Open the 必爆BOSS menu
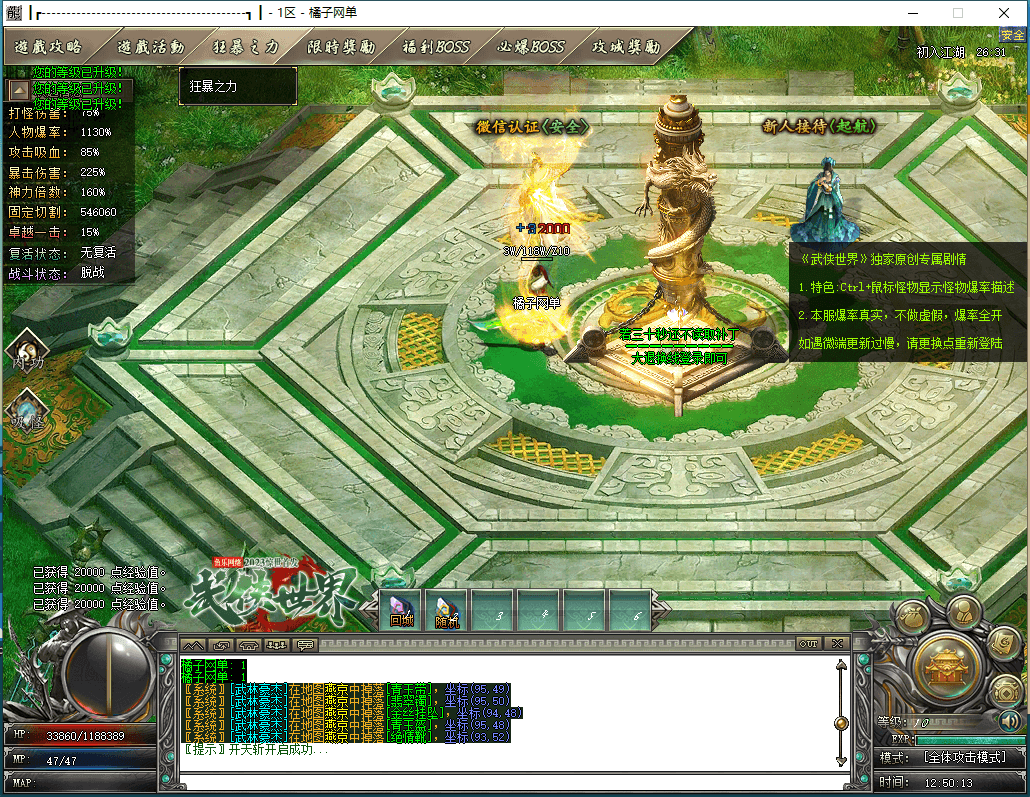 pyautogui.click(x=531, y=47)
